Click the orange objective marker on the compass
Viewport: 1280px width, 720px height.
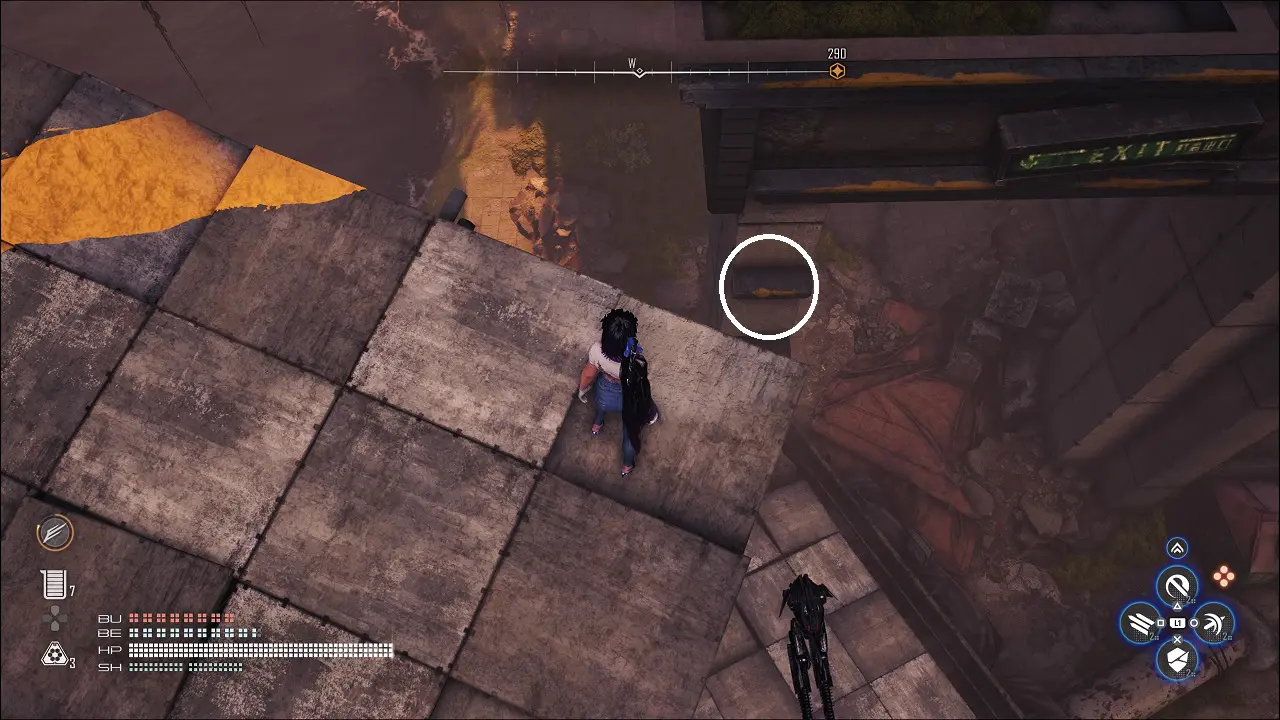pyautogui.click(x=837, y=71)
